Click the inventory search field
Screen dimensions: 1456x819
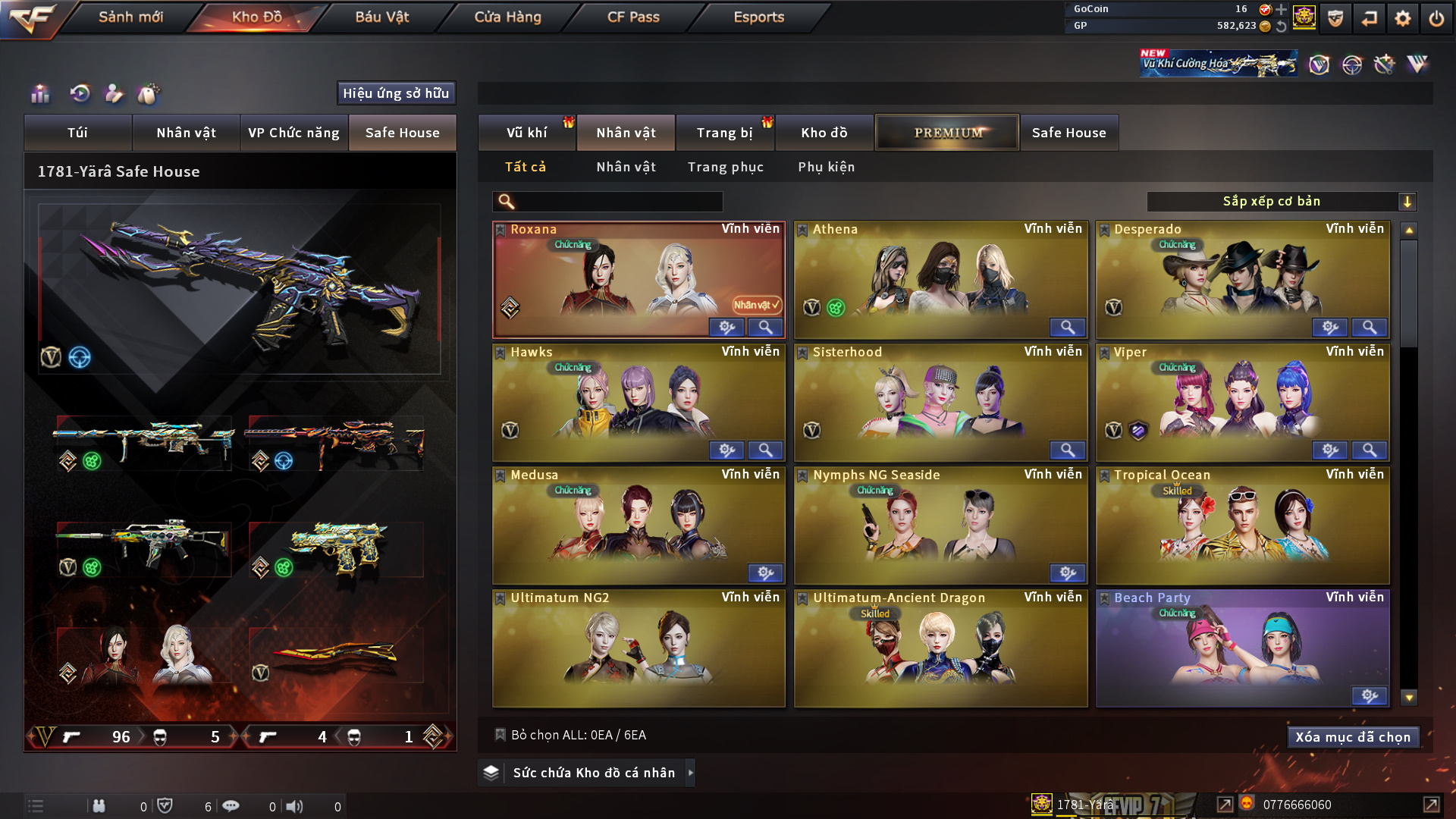[618, 202]
